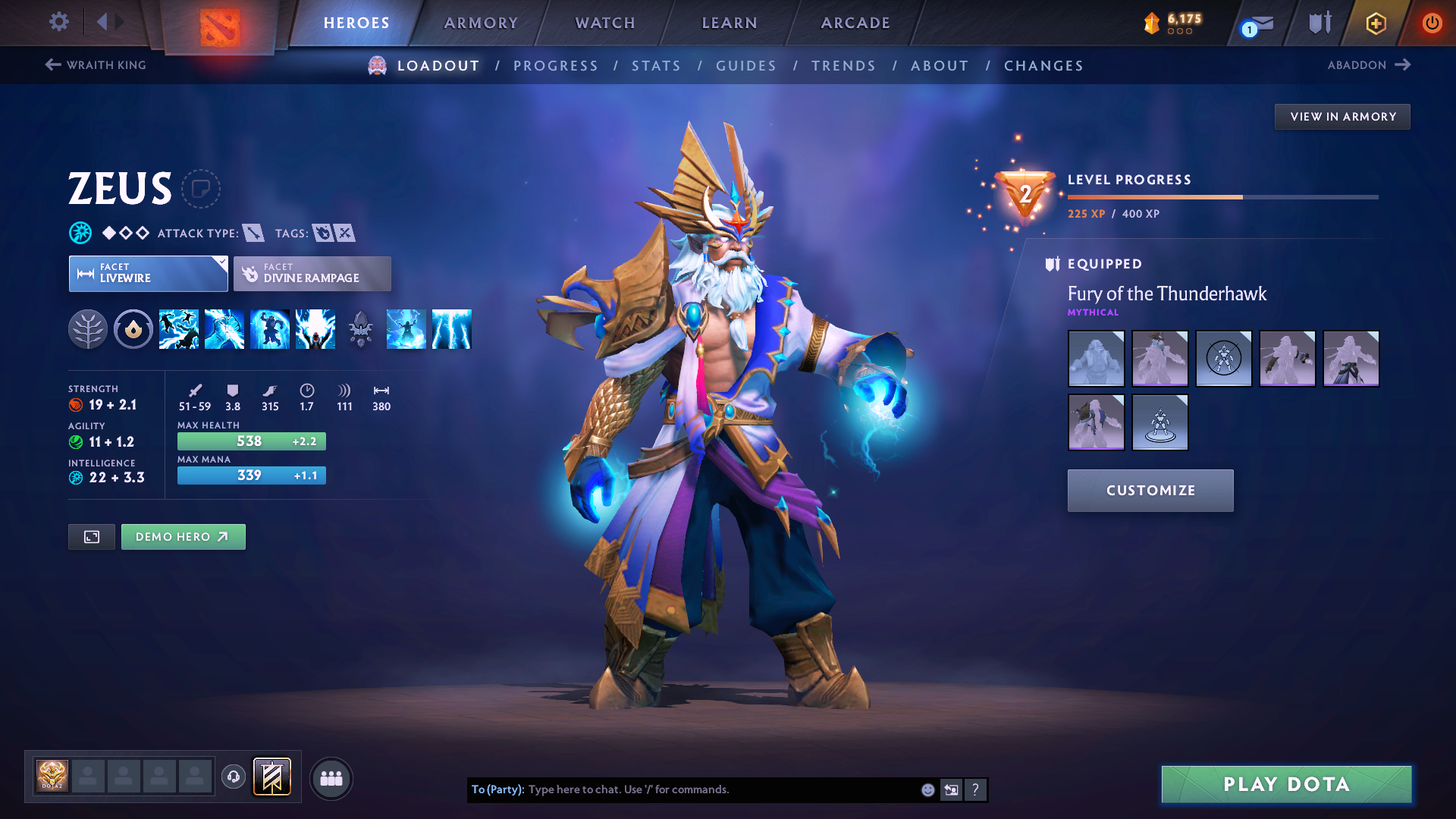
Task: Toggle the loadout preview icon beside Demo Hero
Action: coord(91,536)
